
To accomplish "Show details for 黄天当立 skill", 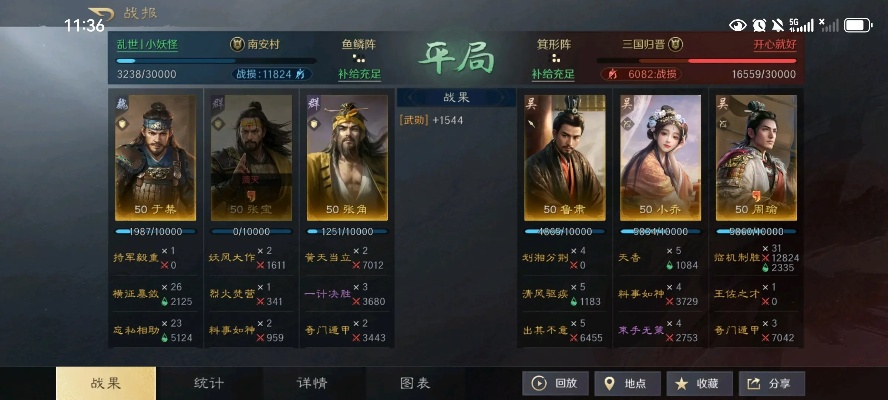I will point(325,257).
